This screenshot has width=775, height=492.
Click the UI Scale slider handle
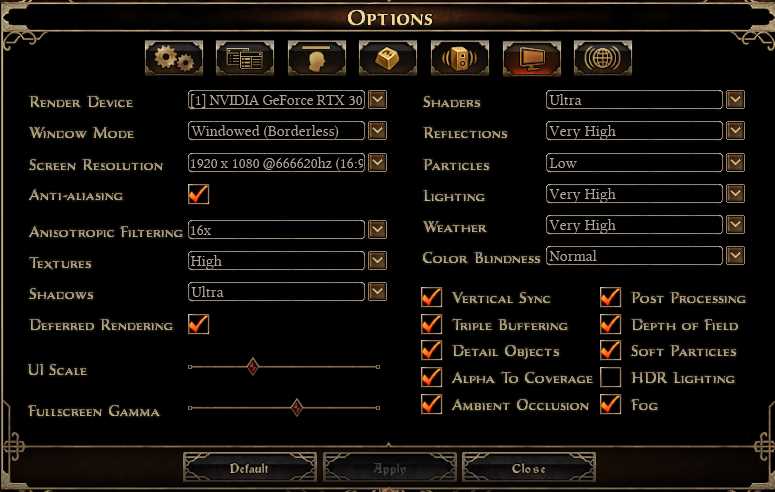[253, 367]
